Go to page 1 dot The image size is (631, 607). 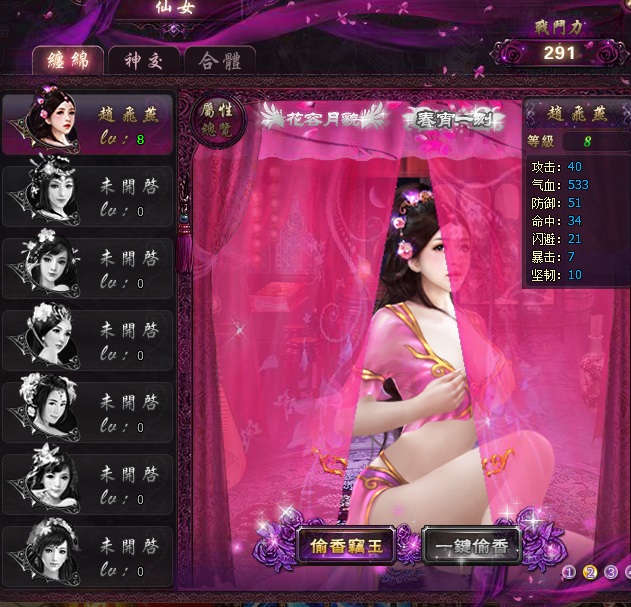[x=569, y=572]
